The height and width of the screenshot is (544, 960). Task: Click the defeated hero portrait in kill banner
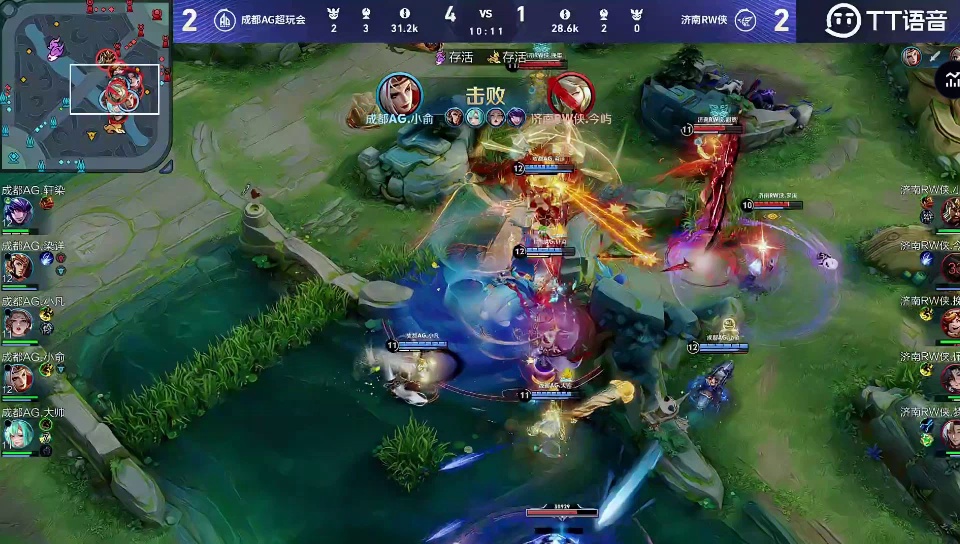571,95
